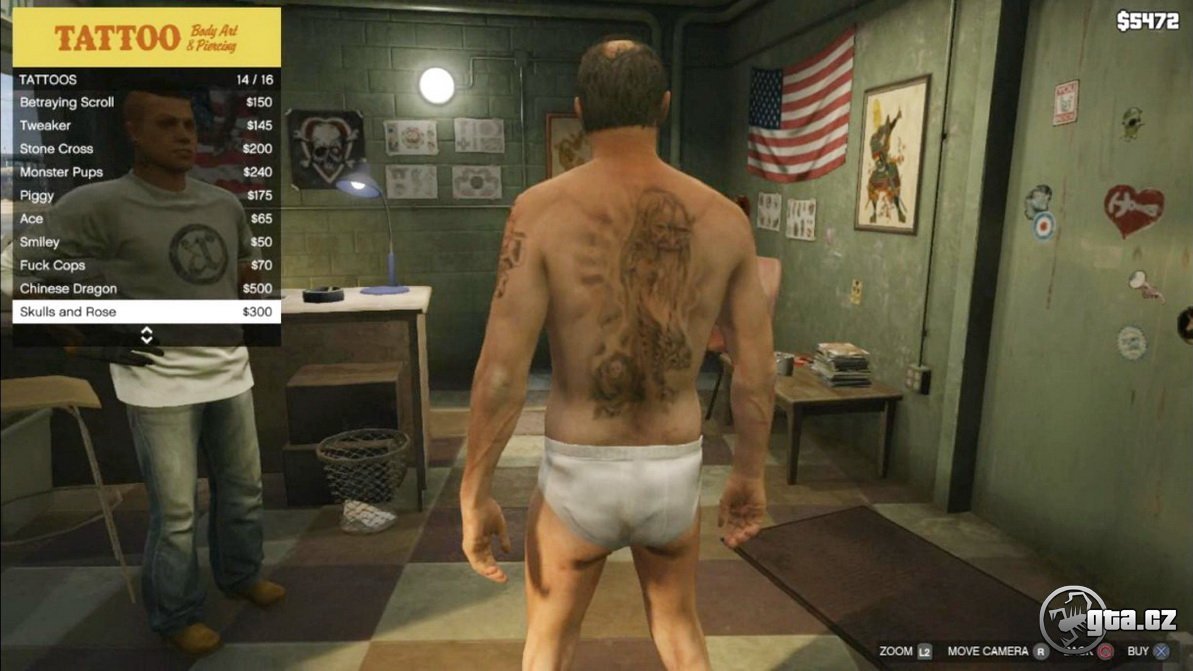Select the Betraying Scroll tattoo
The height and width of the screenshot is (671, 1193).
(x=146, y=102)
